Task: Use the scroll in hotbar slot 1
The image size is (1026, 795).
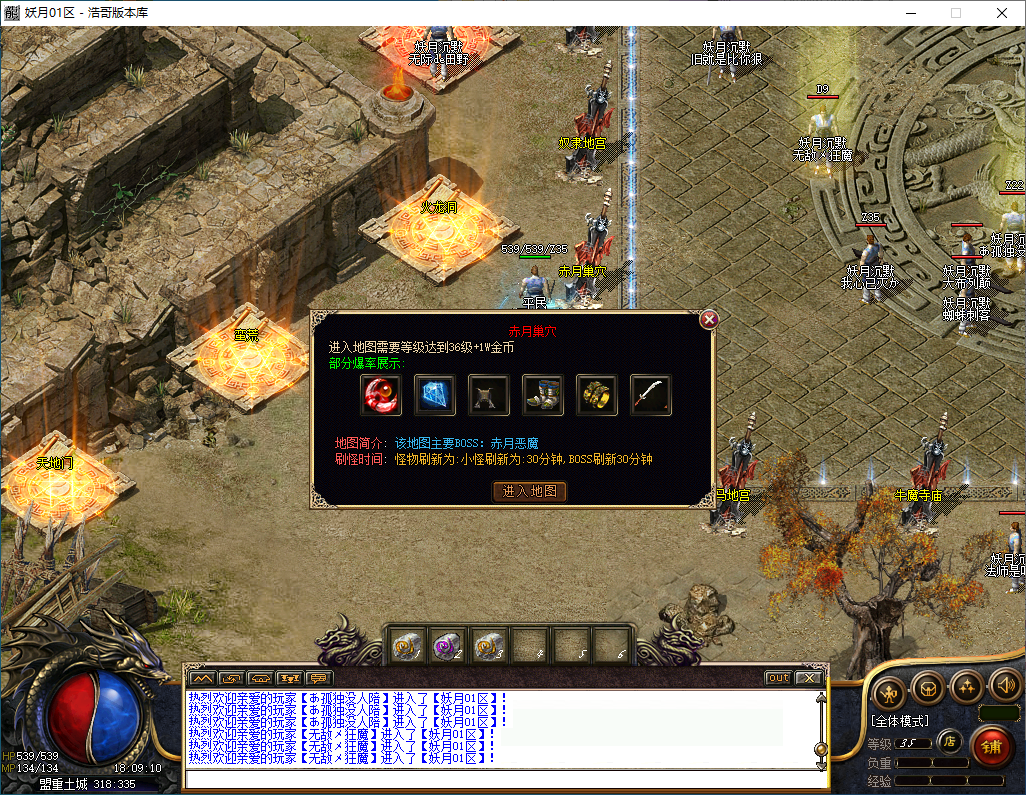Action: (407, 645)
